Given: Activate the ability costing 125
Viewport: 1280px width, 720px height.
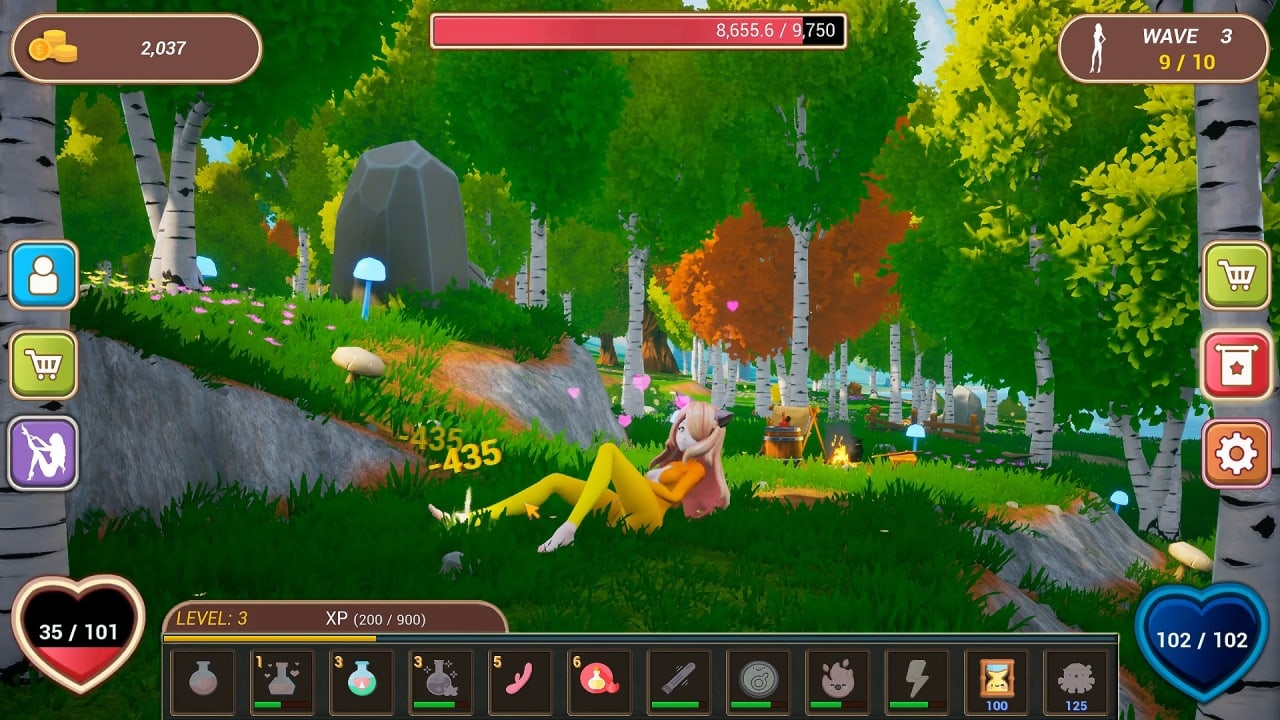Looking at the screenshot, I should 1076,681.
